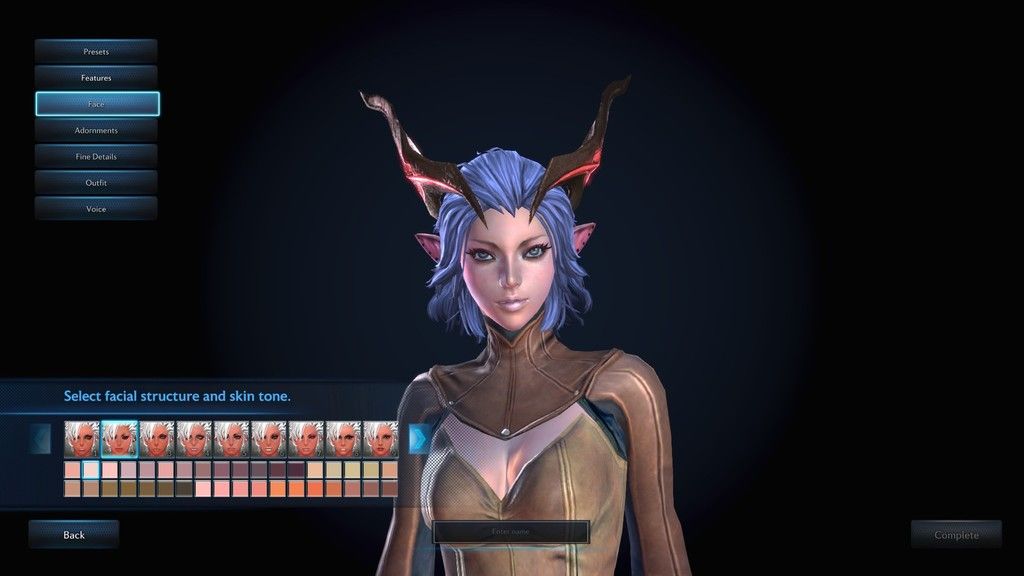Switch to Fine Details
The width and height of the screenshot is (1024, 576).
coord(96,156)
